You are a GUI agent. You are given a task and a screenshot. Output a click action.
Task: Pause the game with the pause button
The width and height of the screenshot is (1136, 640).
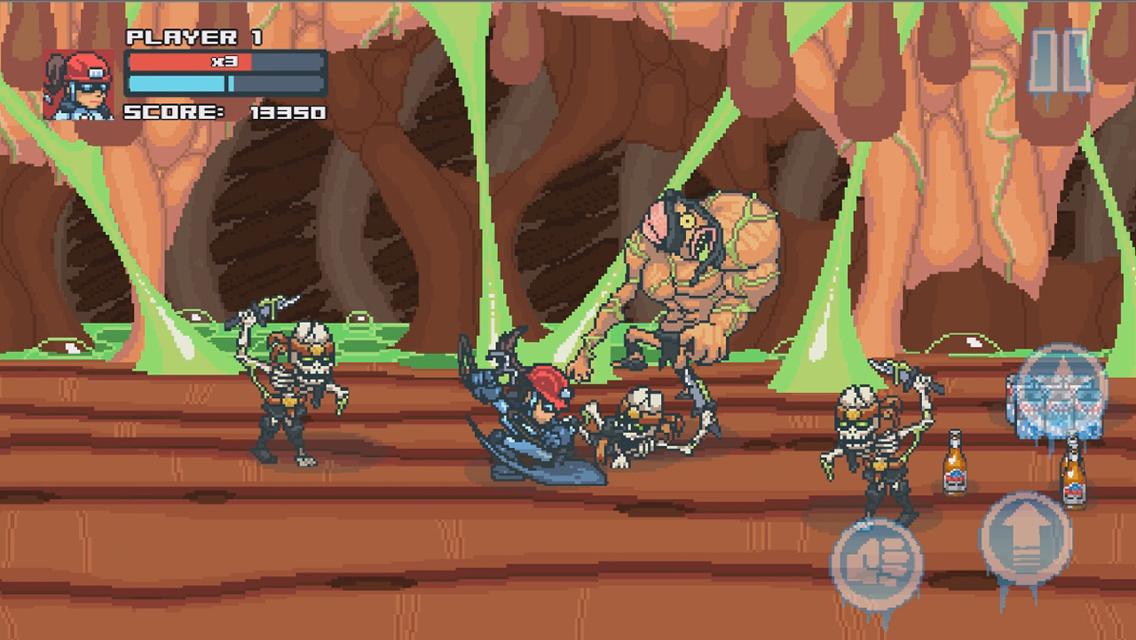tap(1059, 60)
